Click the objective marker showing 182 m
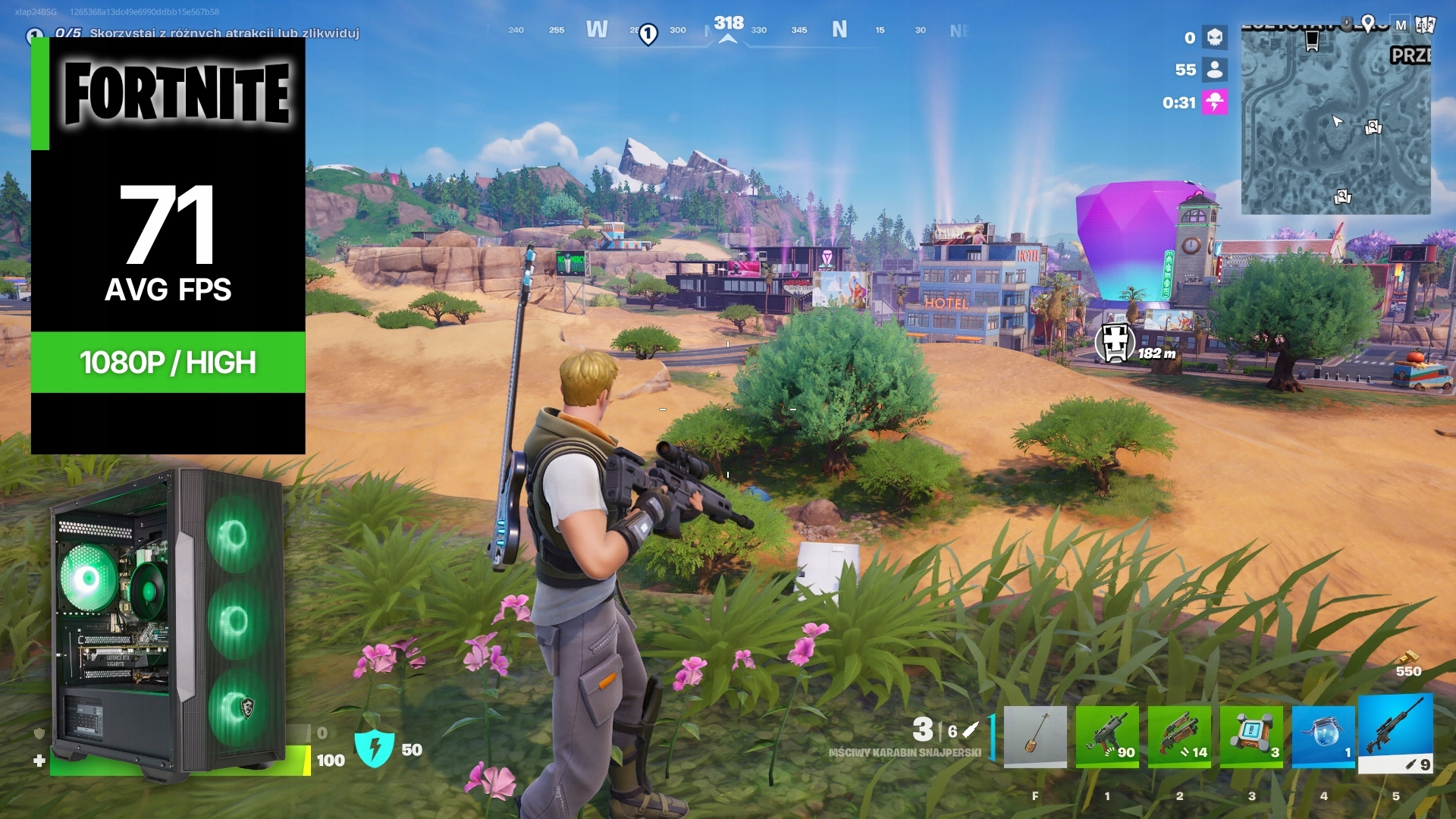Screen dimensions: 1456x819 tap(1115, 343)
